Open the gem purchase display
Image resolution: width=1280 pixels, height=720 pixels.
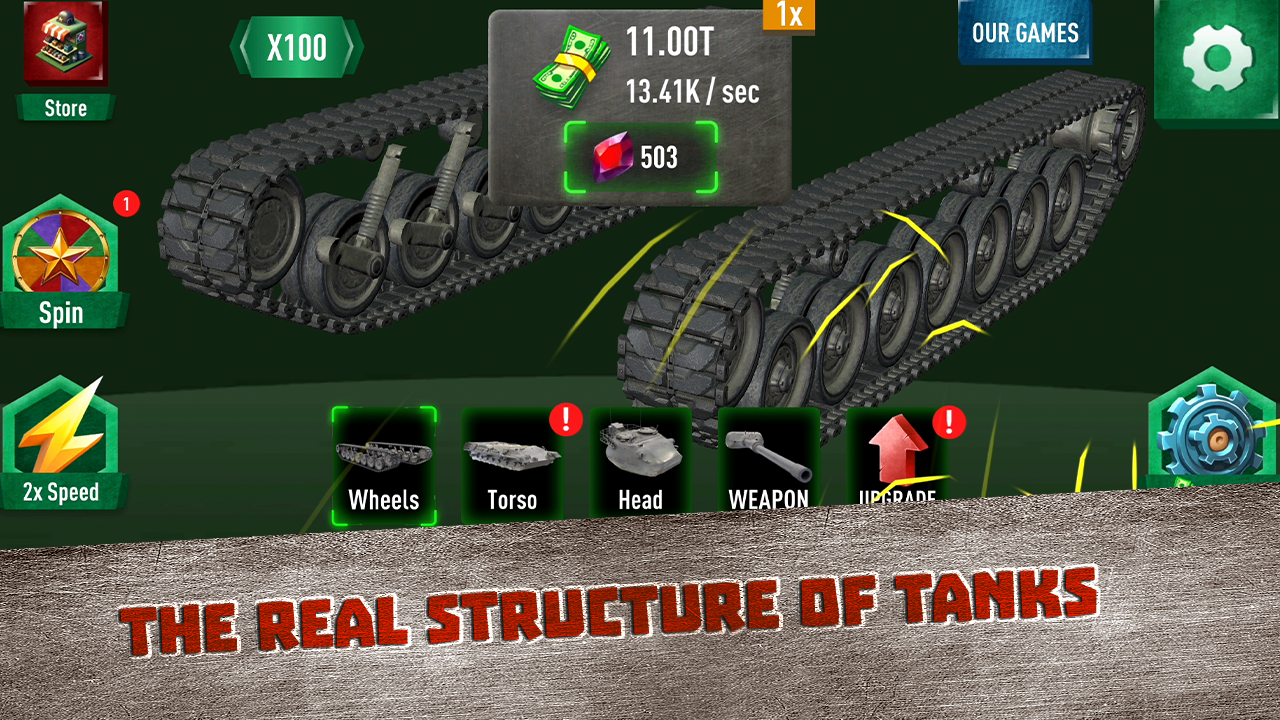click(640, 155)
